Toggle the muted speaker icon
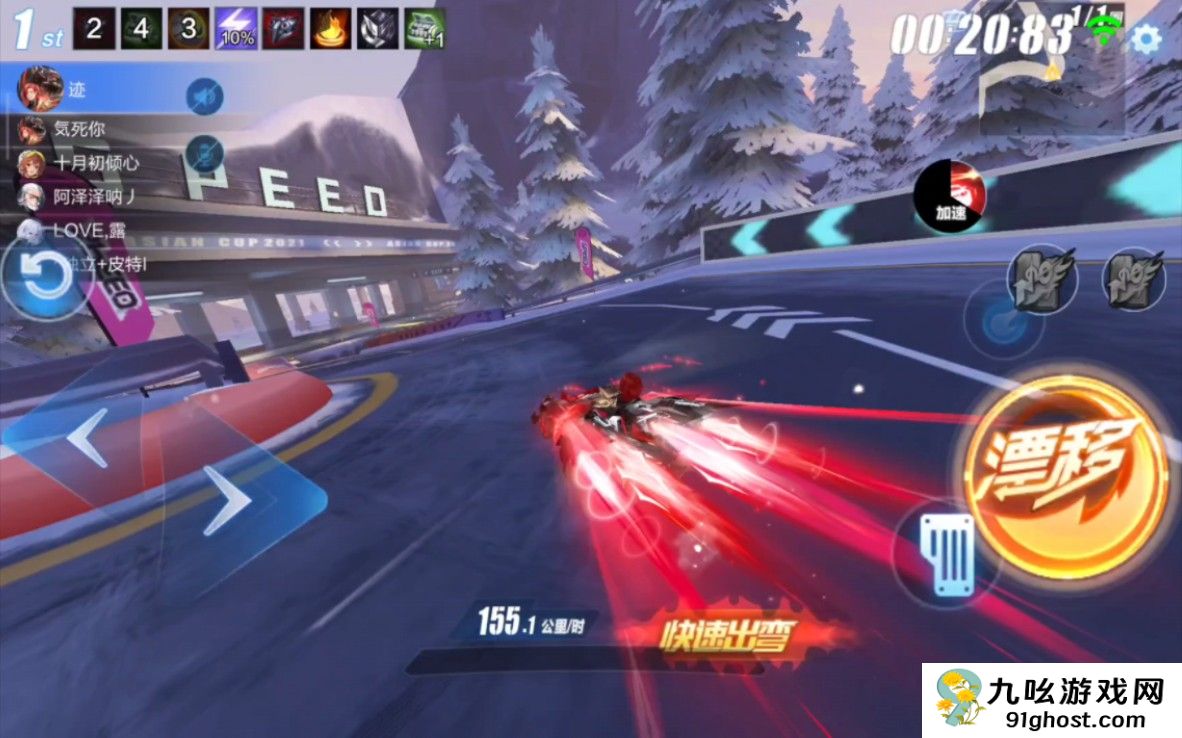 (205, 96)
